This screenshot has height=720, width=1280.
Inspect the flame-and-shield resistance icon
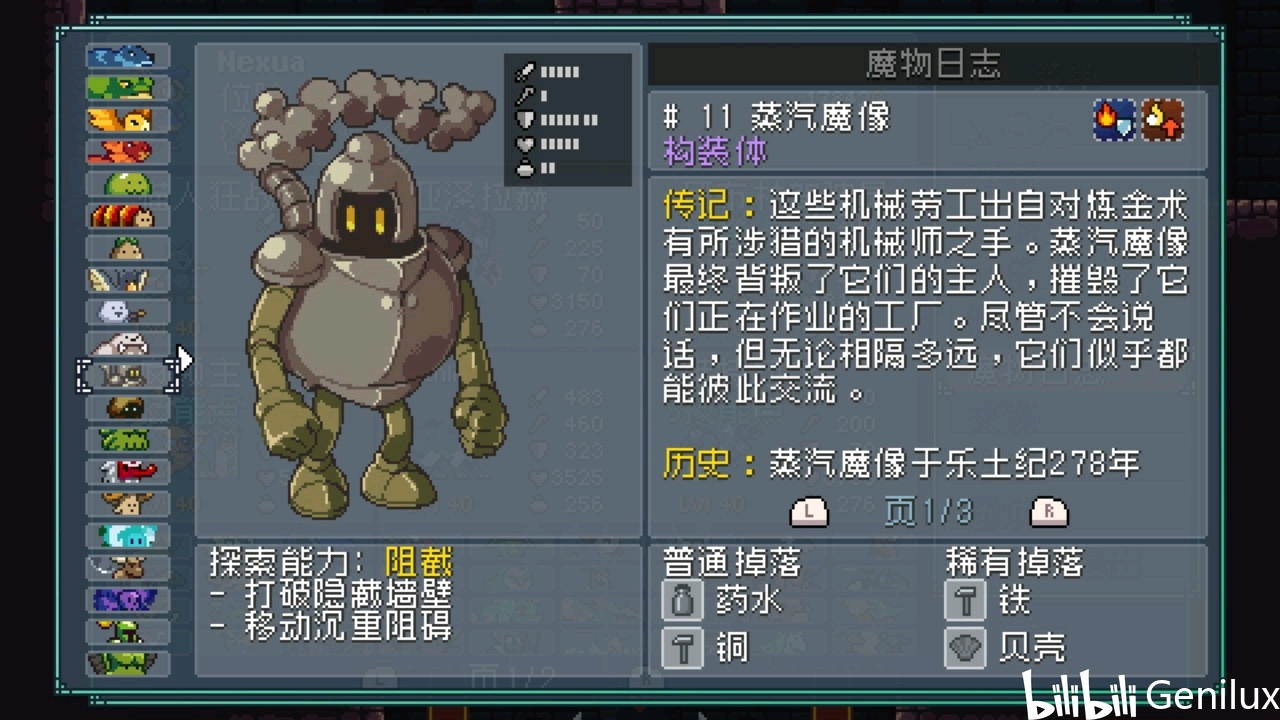pyautogui.click(x=1114, y=121)
